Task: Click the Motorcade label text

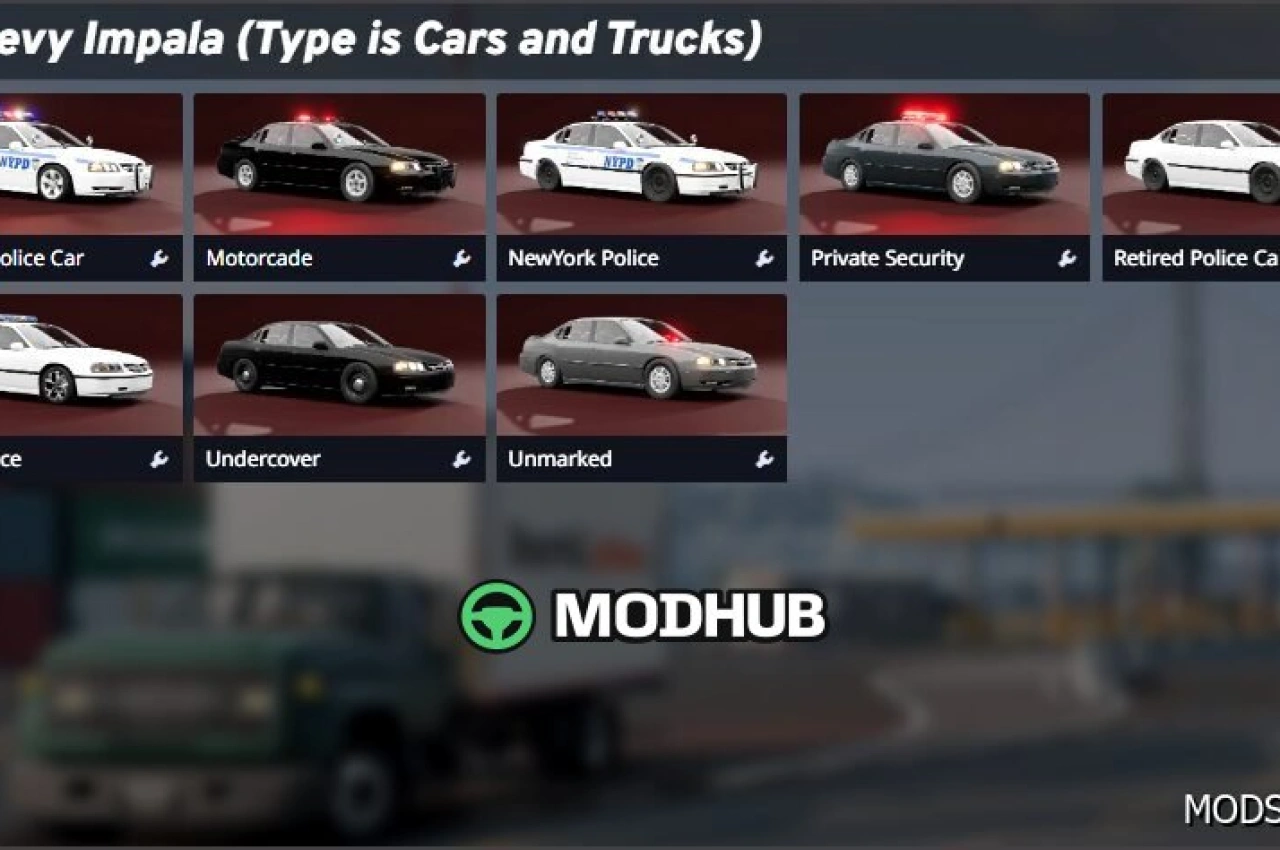Action: (260, 258)
